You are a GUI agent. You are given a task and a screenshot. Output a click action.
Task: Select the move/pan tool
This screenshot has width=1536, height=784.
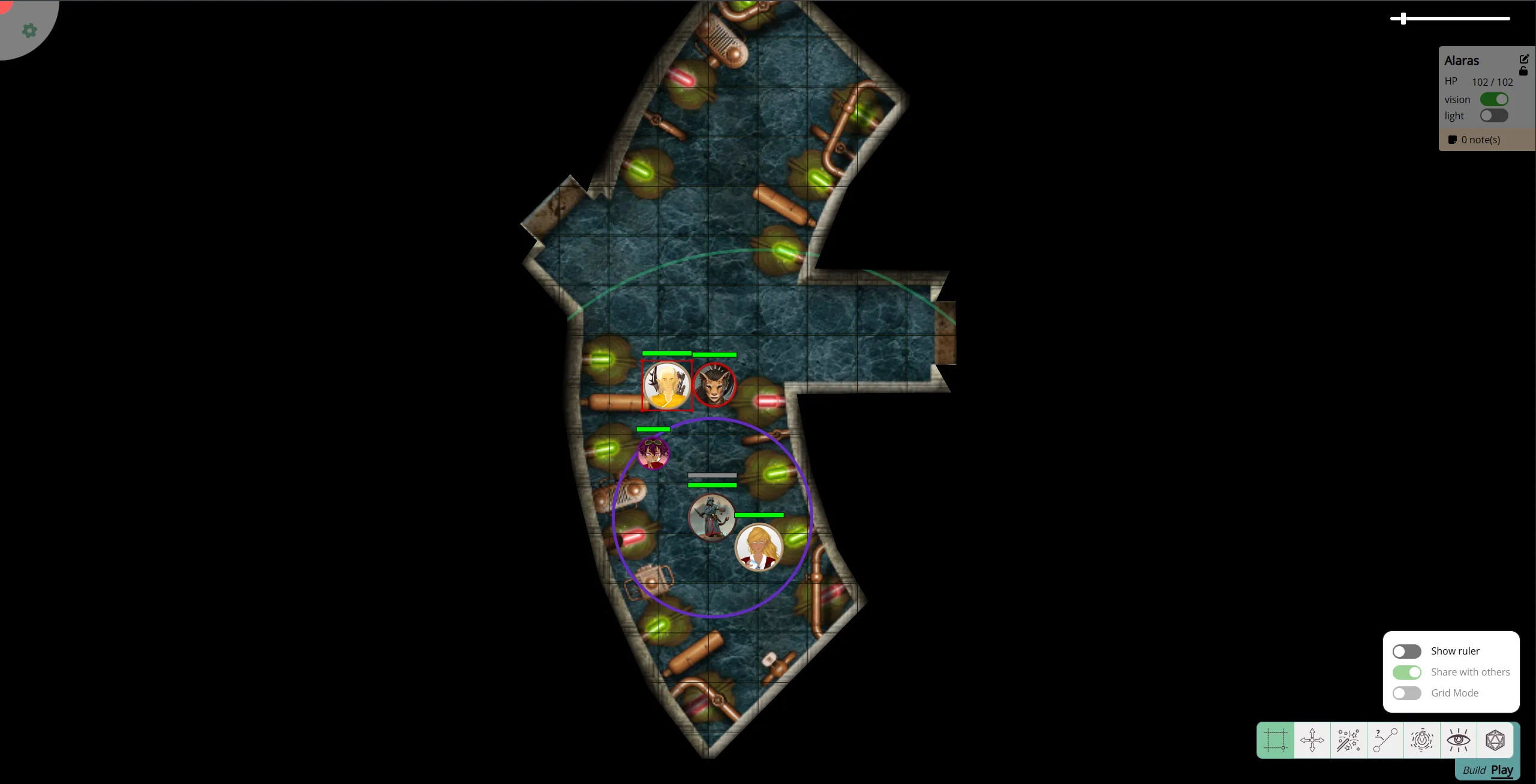1312,740
